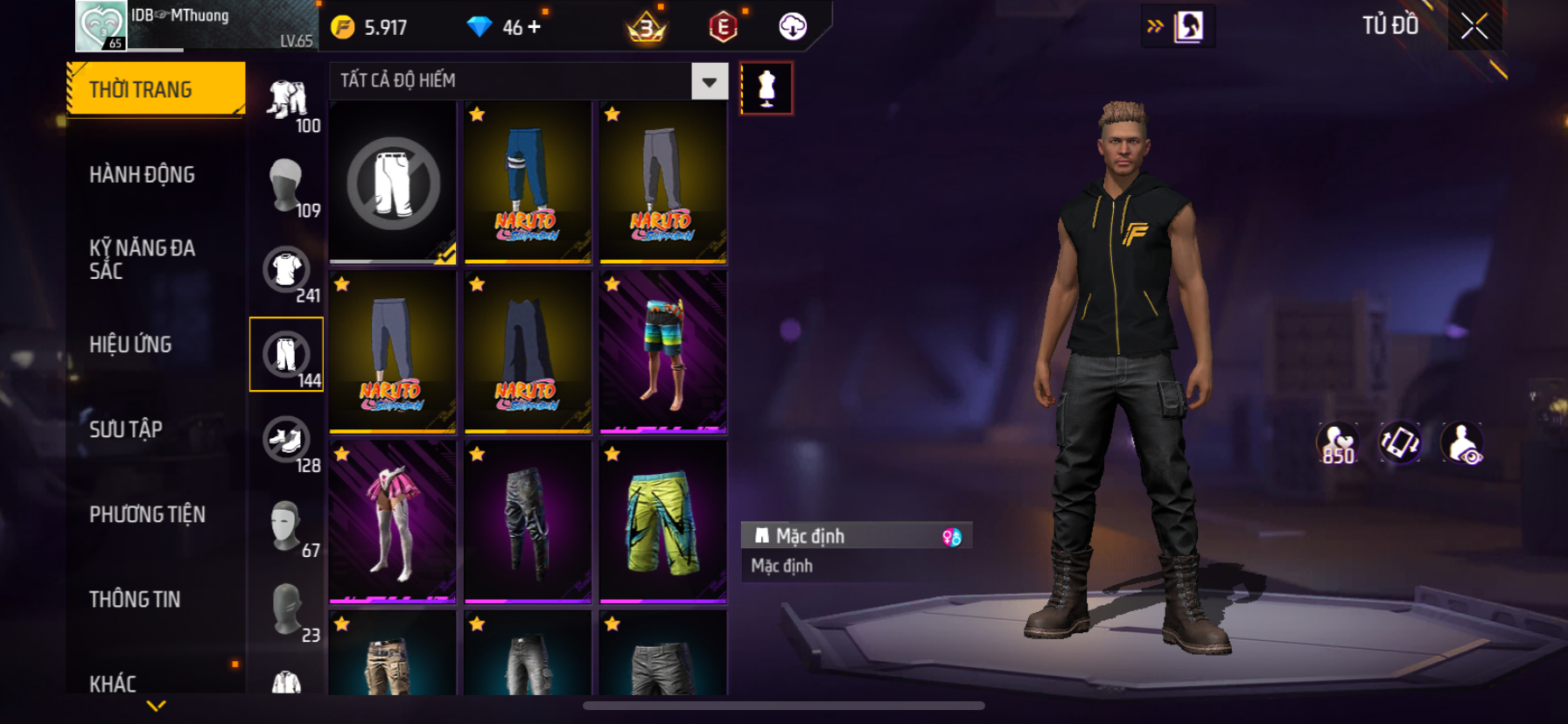Screen dimensions: 1568x724
Task: Switch to the Hành Động tab
Action: tap(142, 175)
